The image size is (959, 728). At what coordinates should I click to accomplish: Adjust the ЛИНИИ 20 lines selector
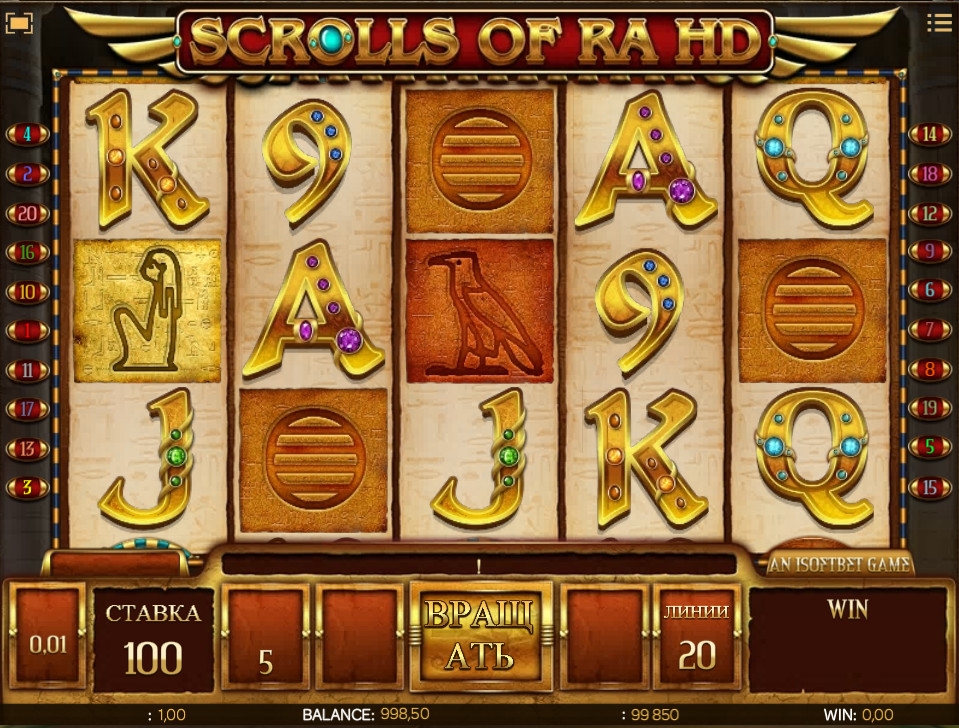[x=696, y=640]
